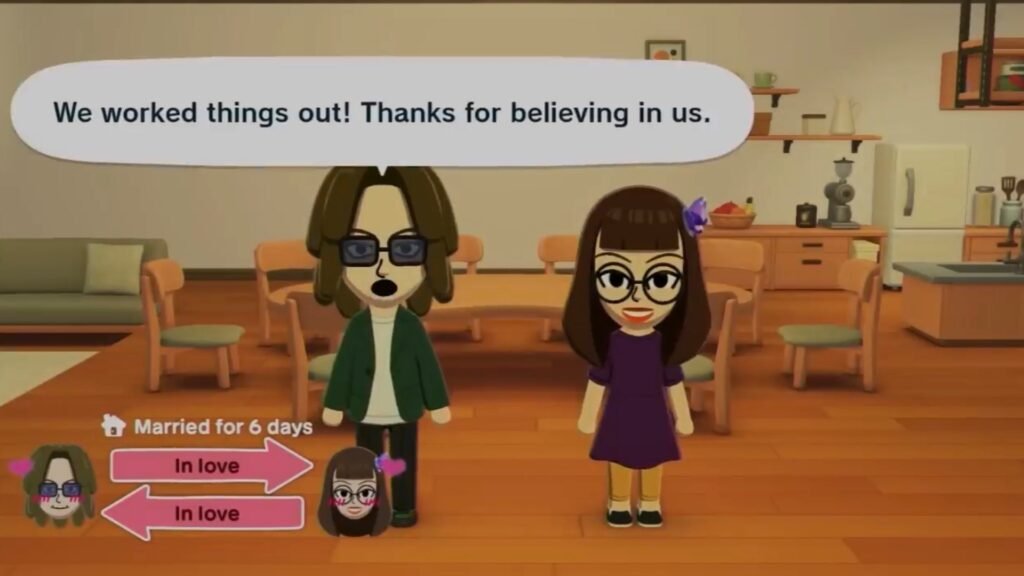The width and height of the screenshot is (1024, 576).
Task: Select the wife's portrait with purple bow
Action: coord(355,490)
